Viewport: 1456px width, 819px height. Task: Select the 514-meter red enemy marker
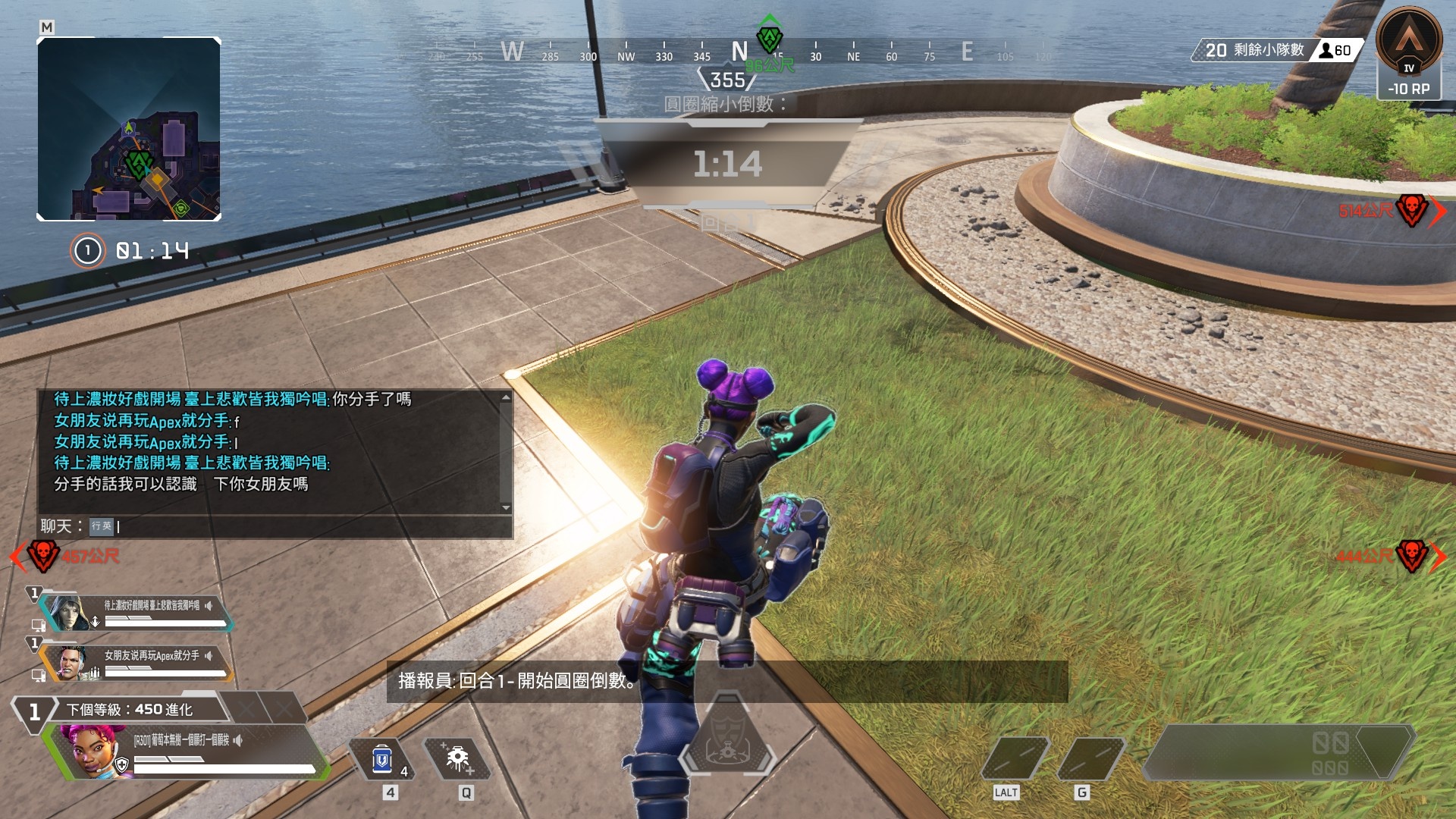(x=1411, y=210)
